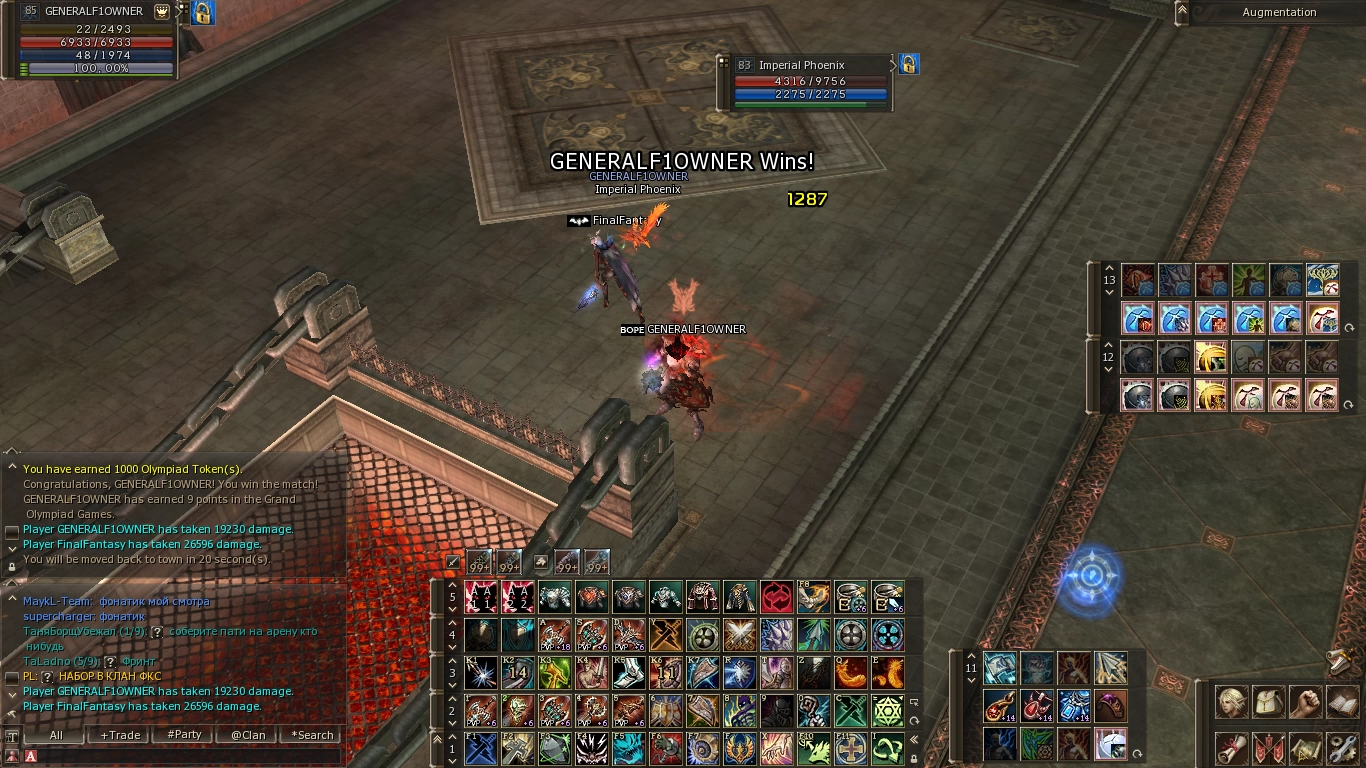Select the All chat tab

pos(55,735)
